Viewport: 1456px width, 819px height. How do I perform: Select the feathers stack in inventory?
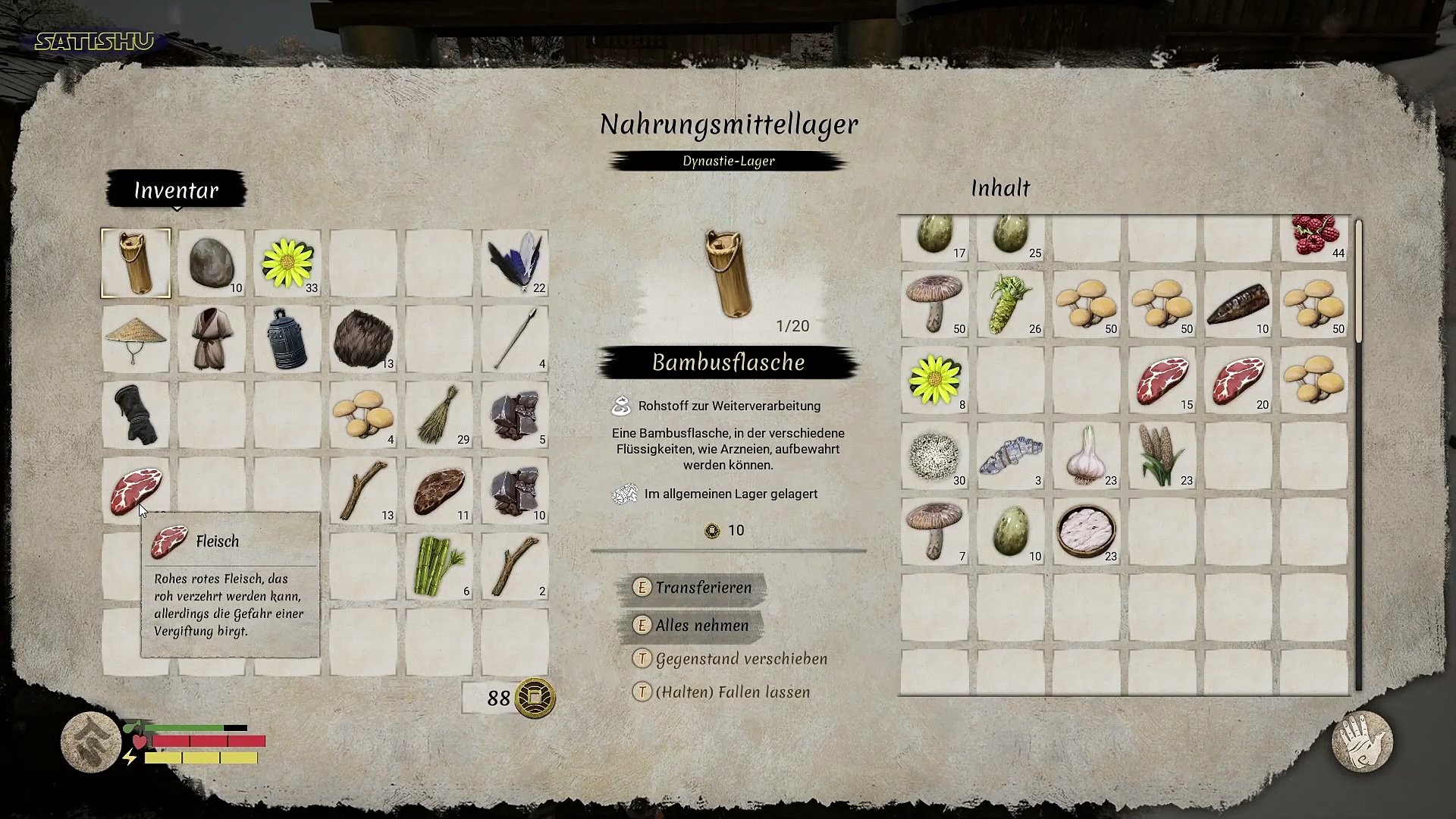pos(515,263)
